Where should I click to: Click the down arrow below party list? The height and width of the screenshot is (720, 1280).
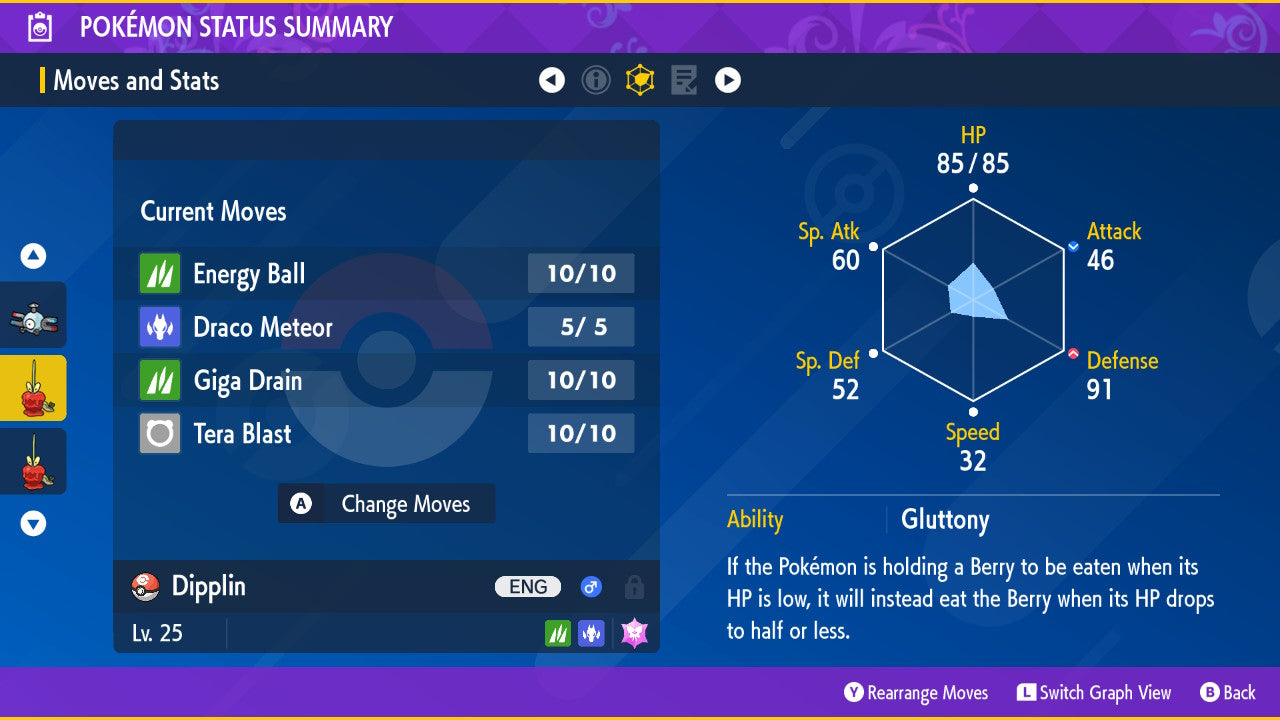(33, 523)
